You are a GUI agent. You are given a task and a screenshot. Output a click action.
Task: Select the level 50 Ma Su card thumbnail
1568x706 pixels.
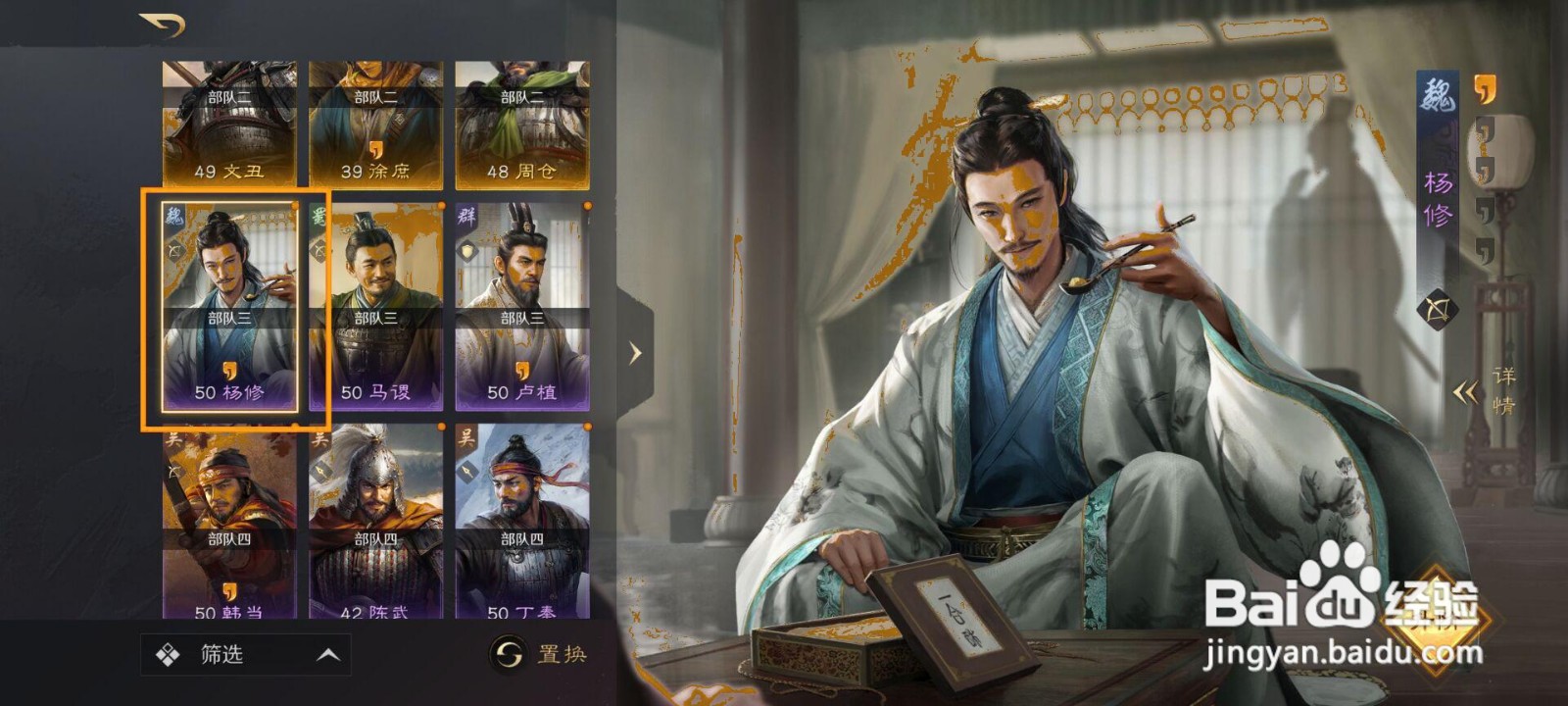pyautogui.click(x=377, y=304)
